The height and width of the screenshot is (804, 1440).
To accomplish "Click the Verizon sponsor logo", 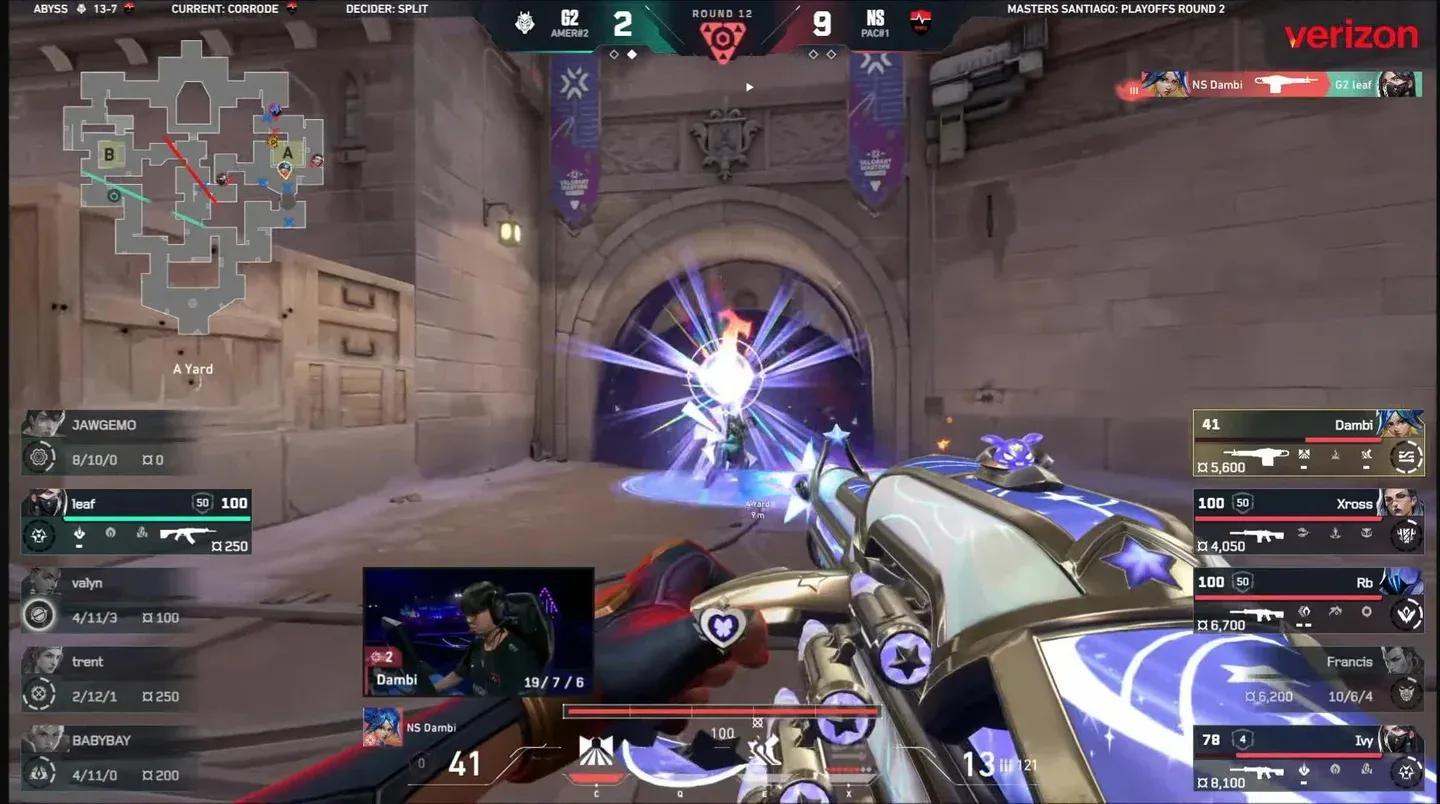I will pos(1351,36).
